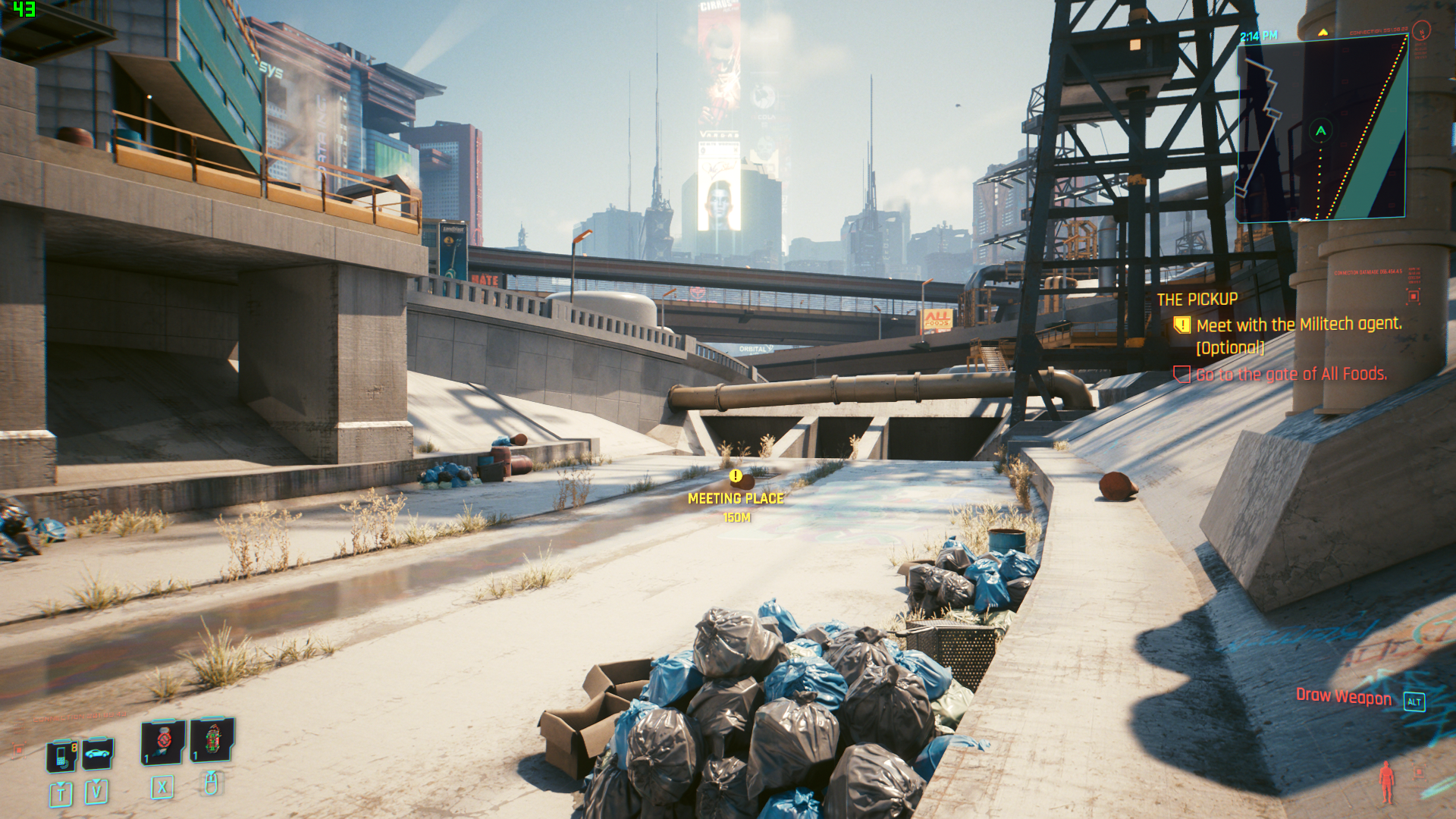Select the 'Meet with the Militech agent' objective

(x=1298, y=325)
